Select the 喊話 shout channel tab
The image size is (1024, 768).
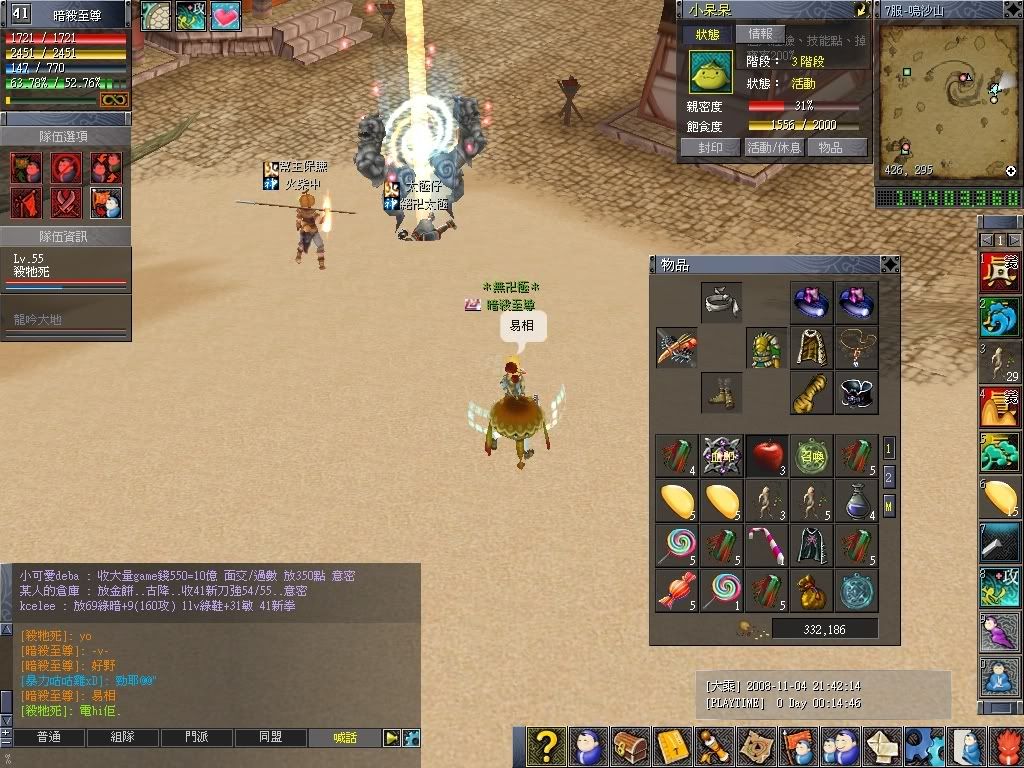(x=346, y=738)
